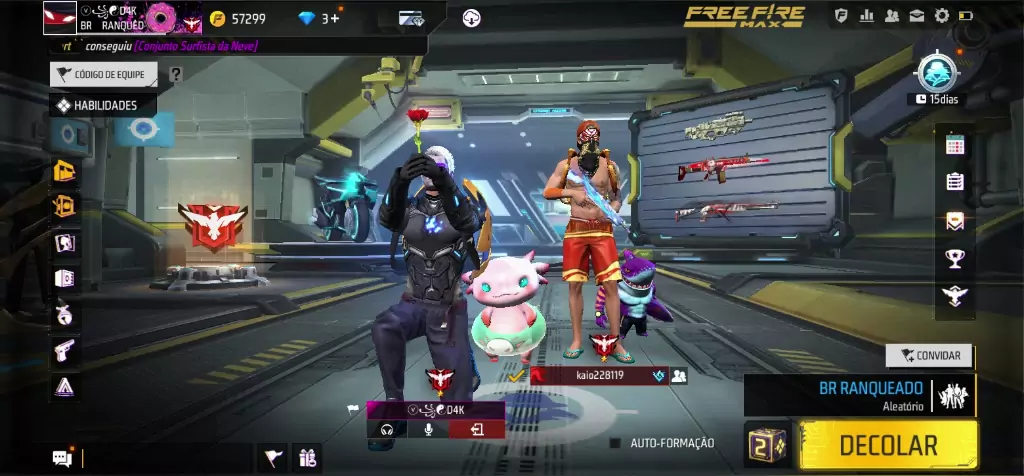Open the mailbox envelope icon
This screenshot has width=1024, height=476.
[916, 16]
